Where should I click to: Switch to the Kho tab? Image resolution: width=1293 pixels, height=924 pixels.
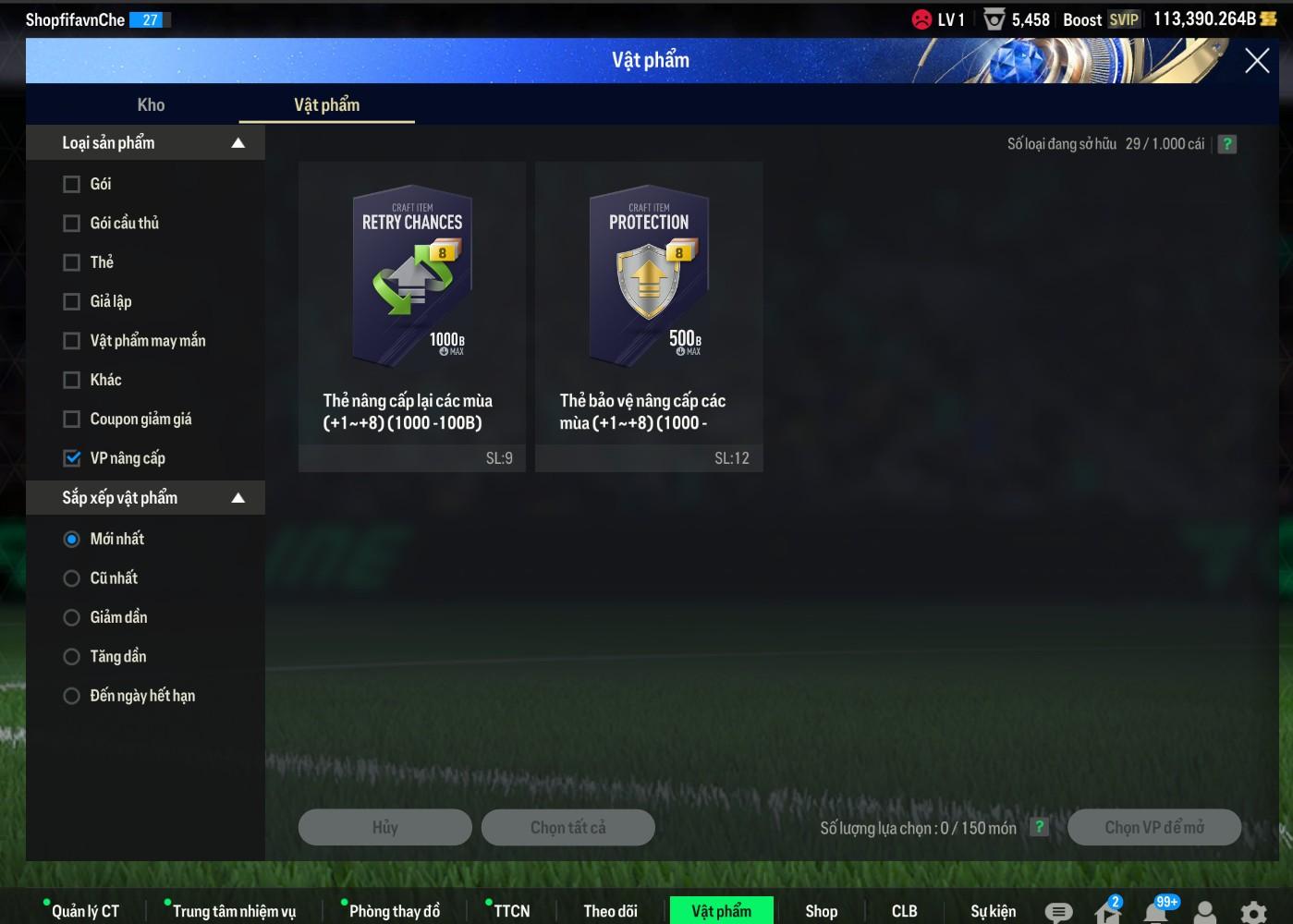tap(151, 105)
